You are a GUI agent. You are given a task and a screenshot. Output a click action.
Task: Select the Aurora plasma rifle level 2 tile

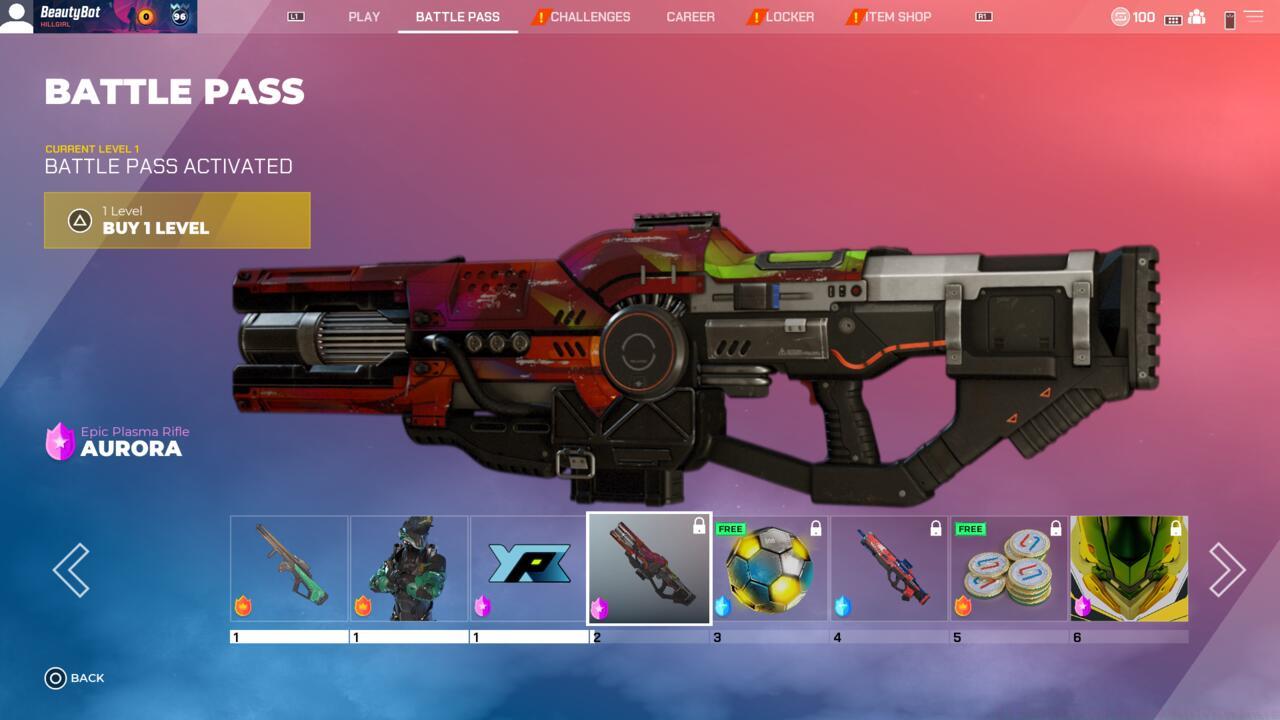click(649, 568)
